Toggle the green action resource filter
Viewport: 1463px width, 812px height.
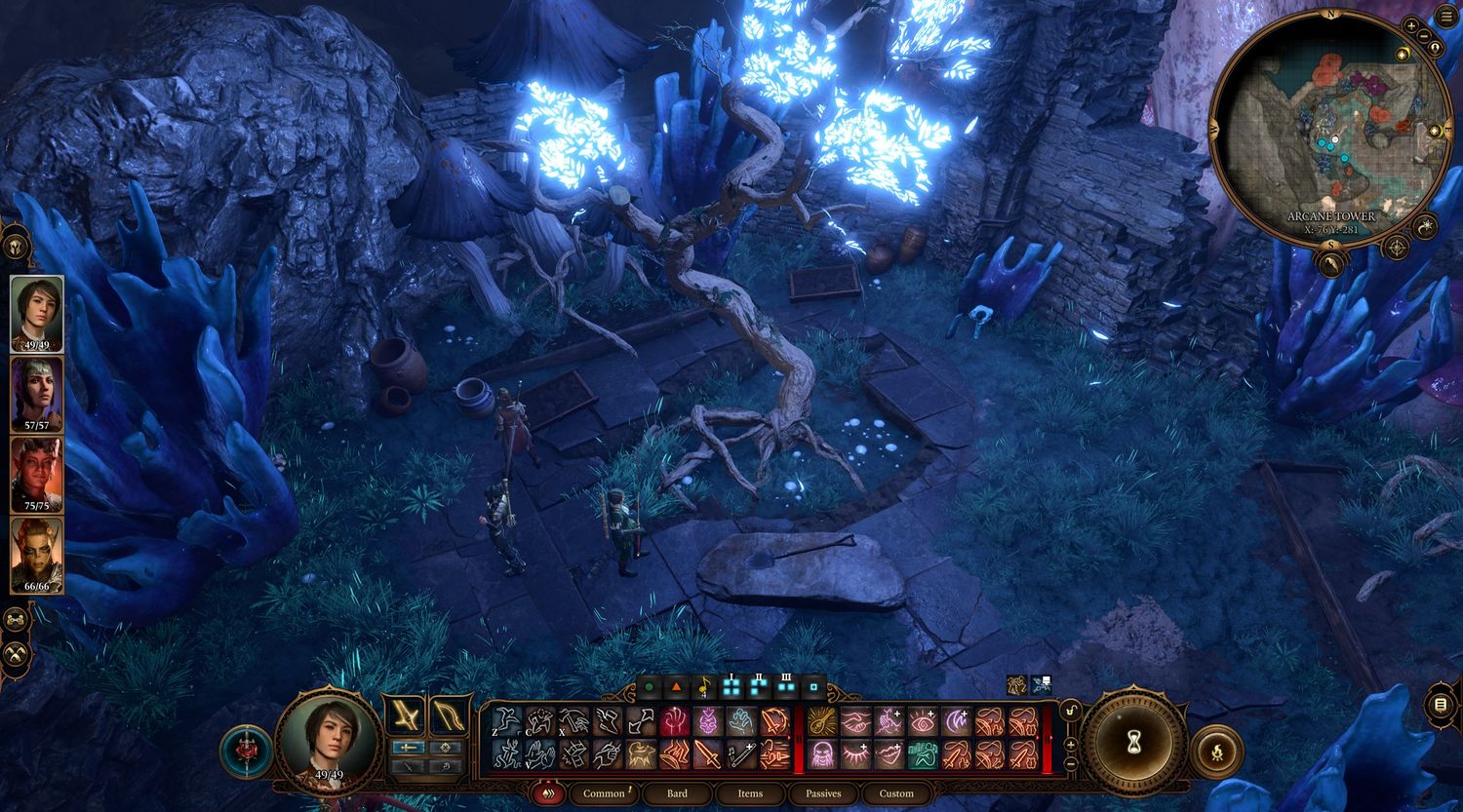pyautogui.click(x=649, y=687)
